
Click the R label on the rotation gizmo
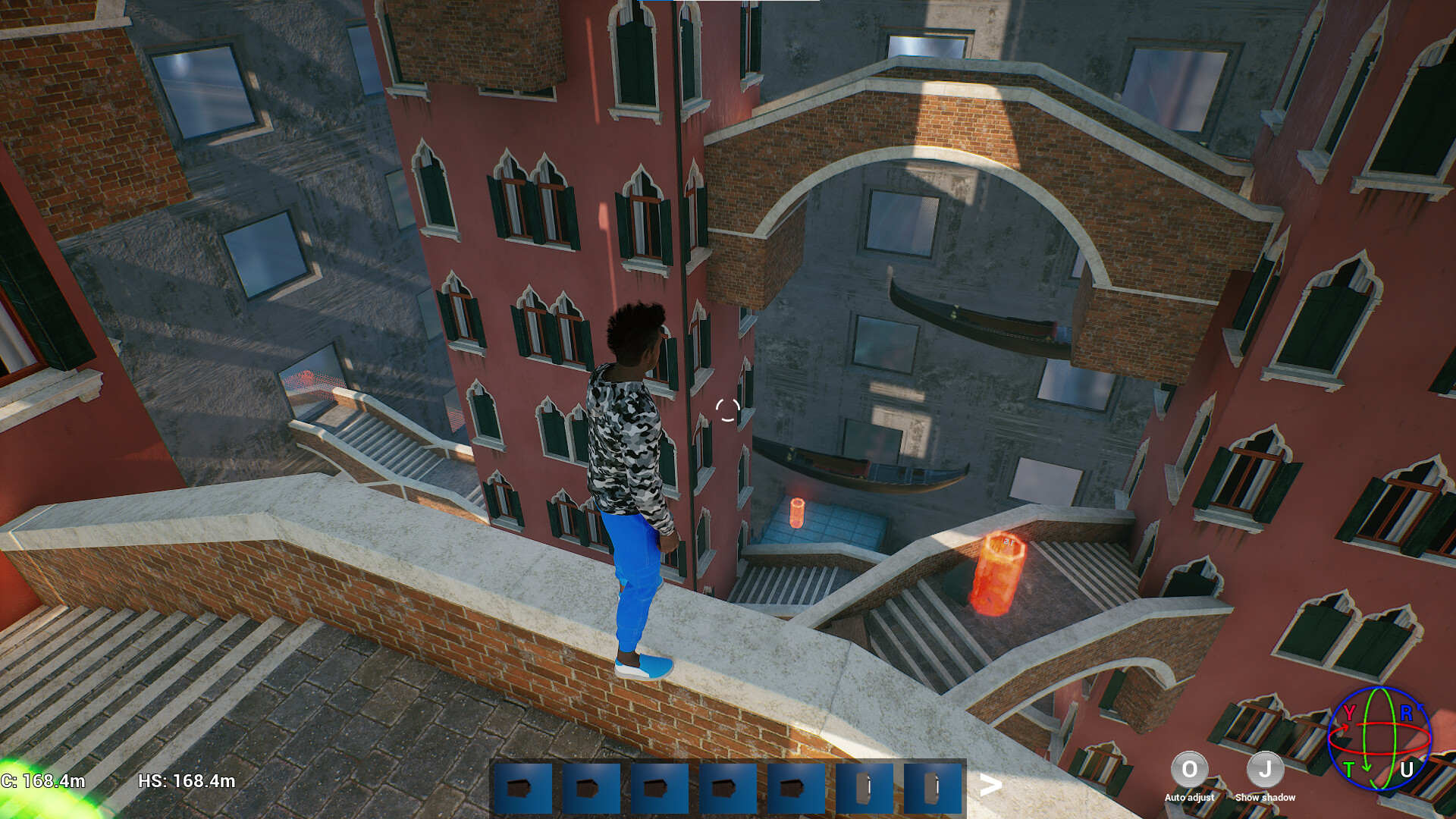tap(1407, 713)
